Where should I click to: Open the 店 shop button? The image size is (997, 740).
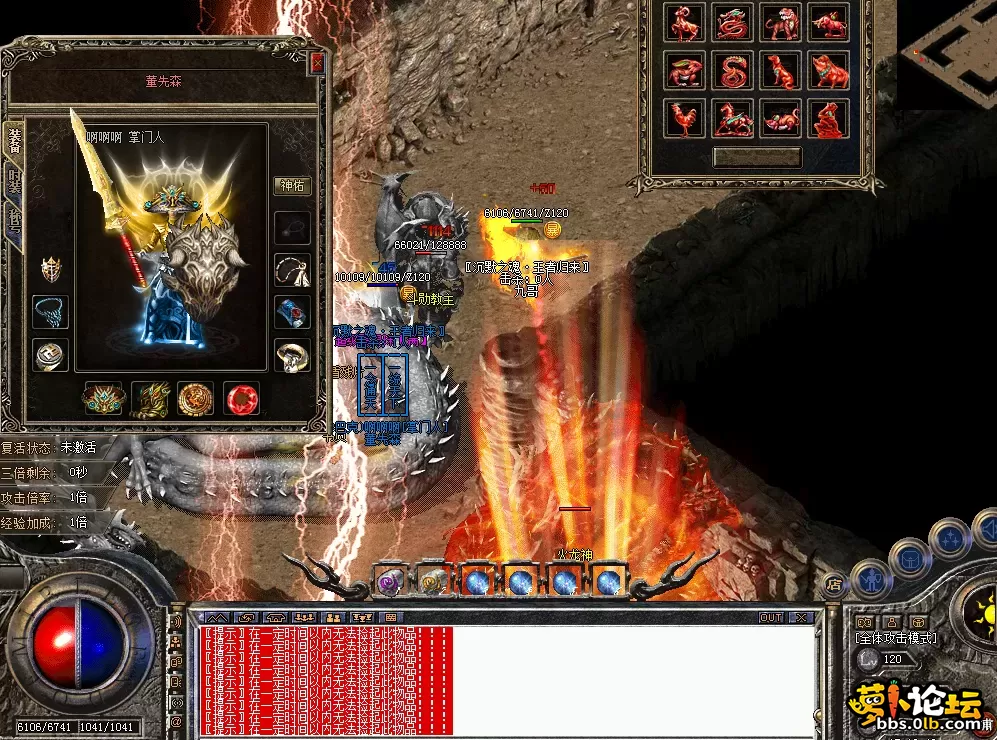(x=834, y=583)
